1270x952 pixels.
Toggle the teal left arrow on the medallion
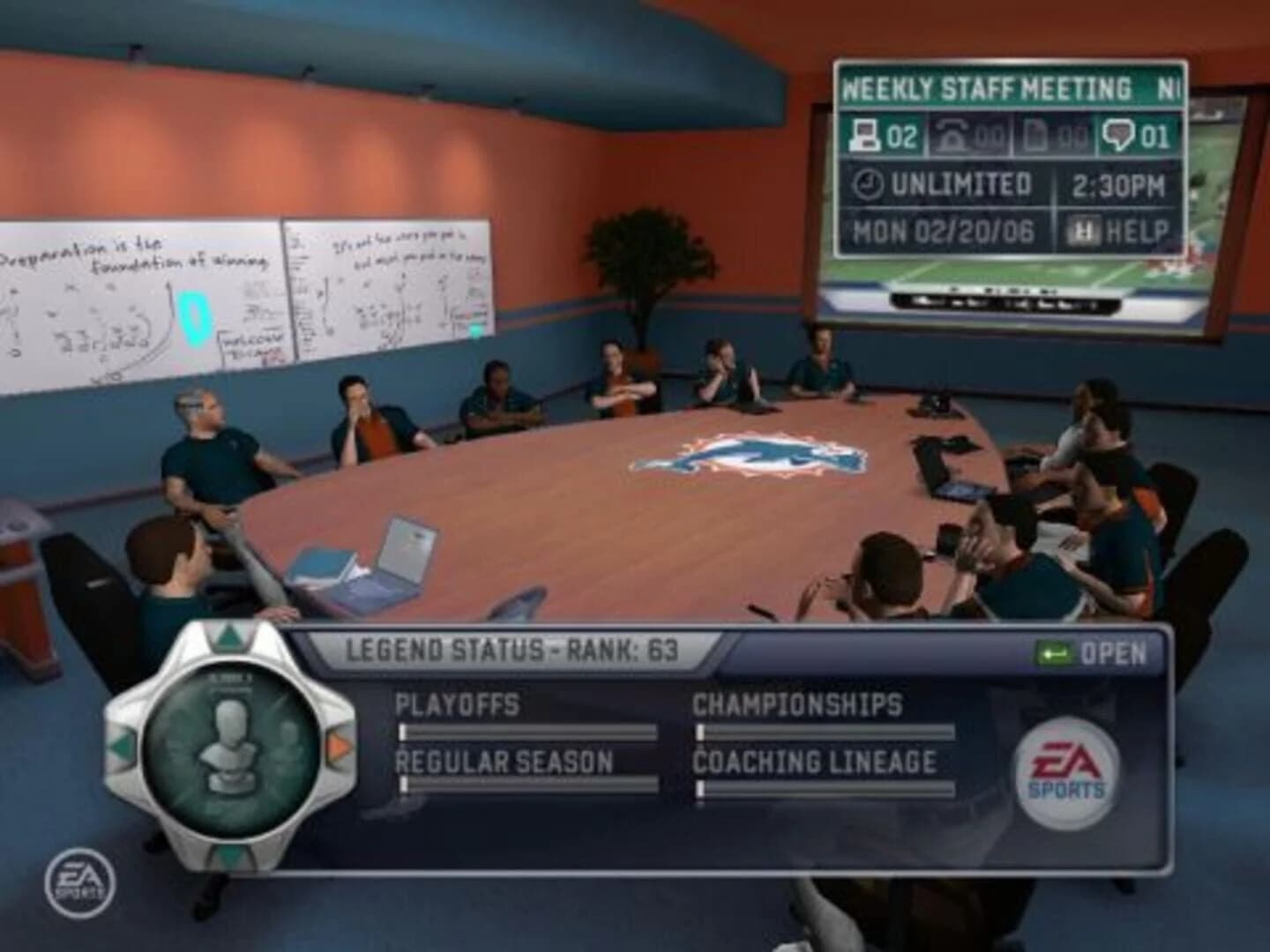click(x=123, y=745)
